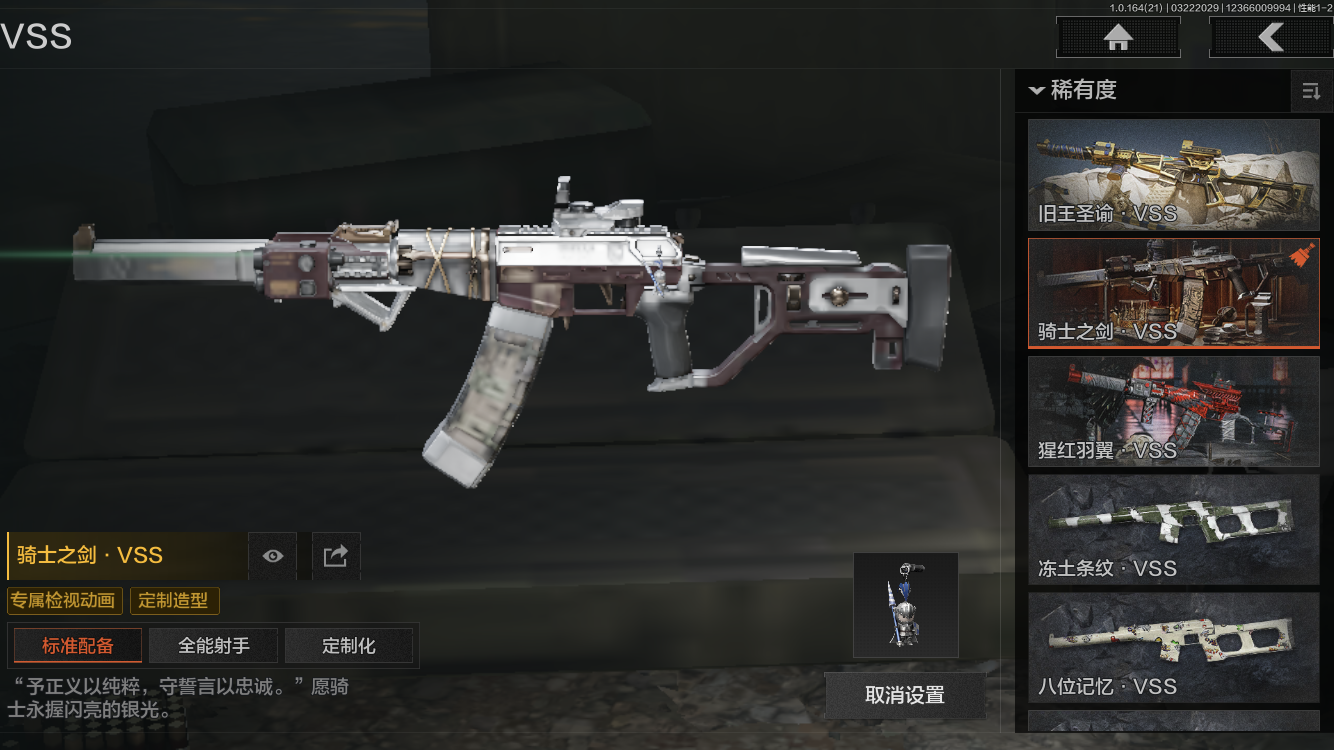Switch to the 标准配备 tab
The width and height of the screenshot is (1334, 750).
[78, 646]
